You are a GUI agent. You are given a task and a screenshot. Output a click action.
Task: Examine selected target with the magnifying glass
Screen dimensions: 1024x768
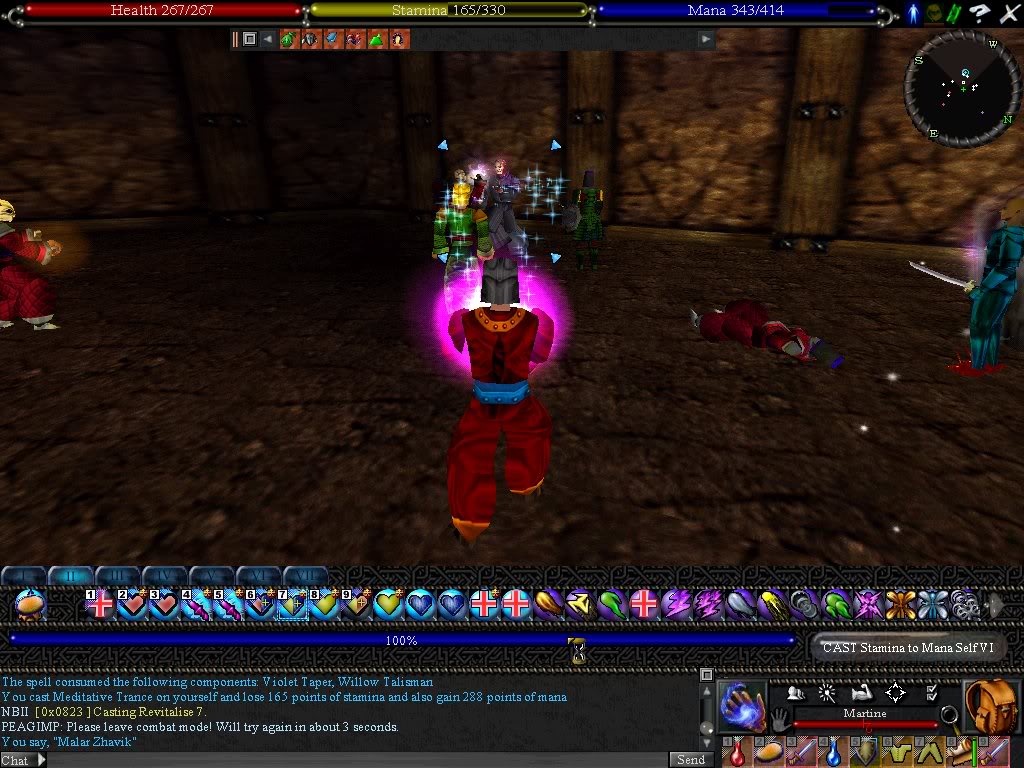tap(949, 715)
